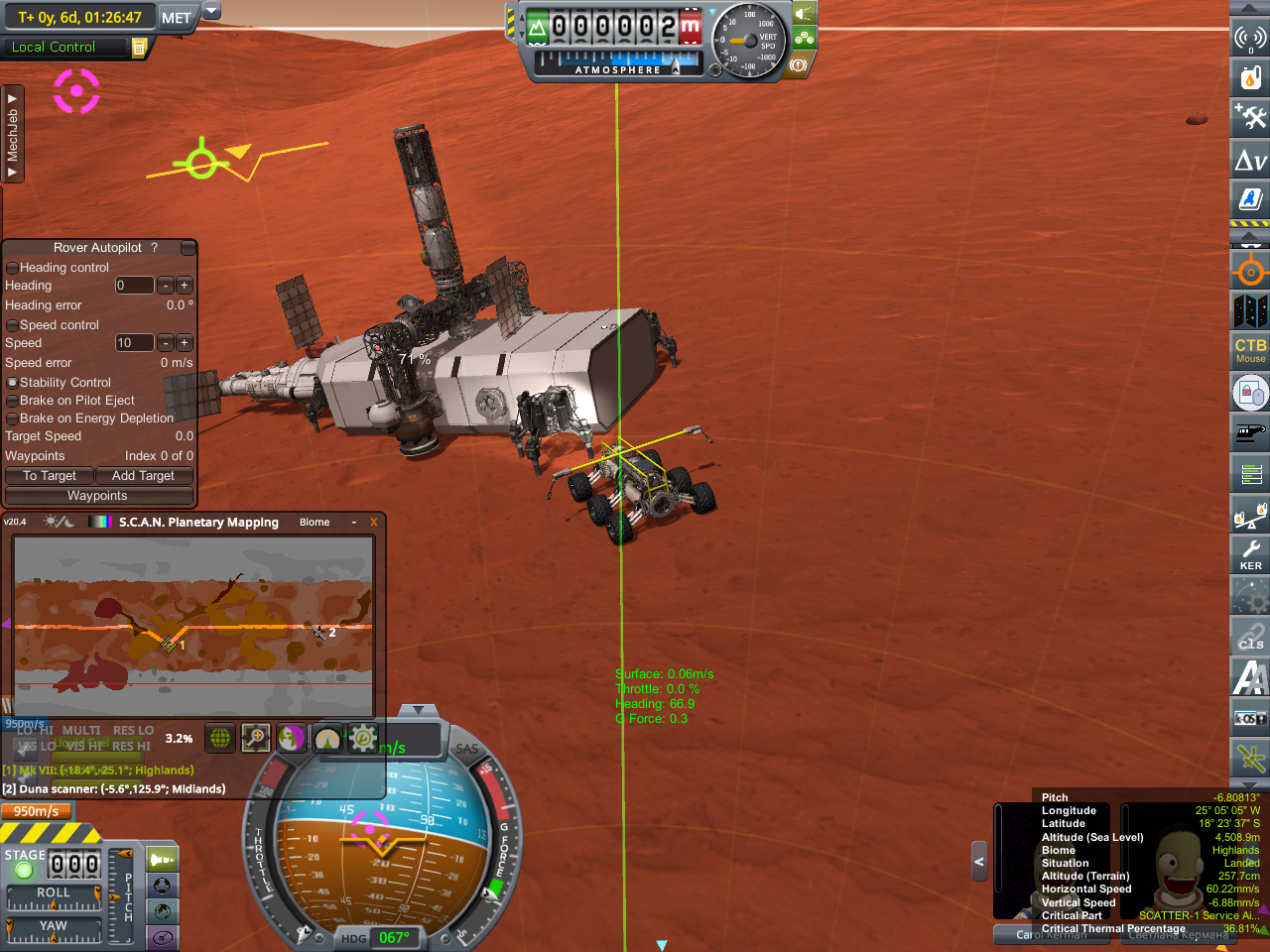Select the CTB Mouse toolbar button
The height and width of the screenshot is (952, 1270).
coord(1250,350)
